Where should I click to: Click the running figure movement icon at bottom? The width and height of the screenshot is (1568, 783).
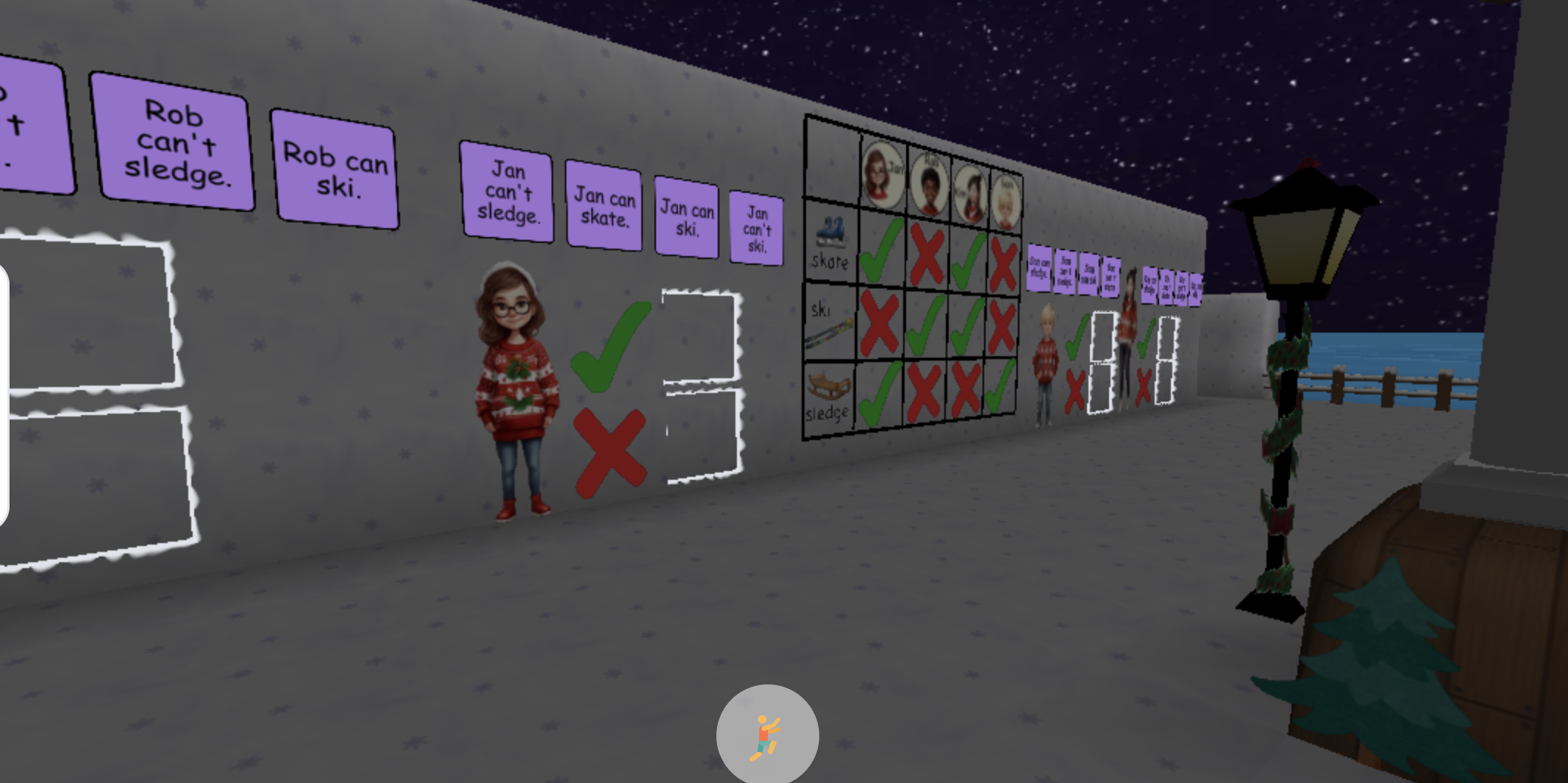click(766, 734)
